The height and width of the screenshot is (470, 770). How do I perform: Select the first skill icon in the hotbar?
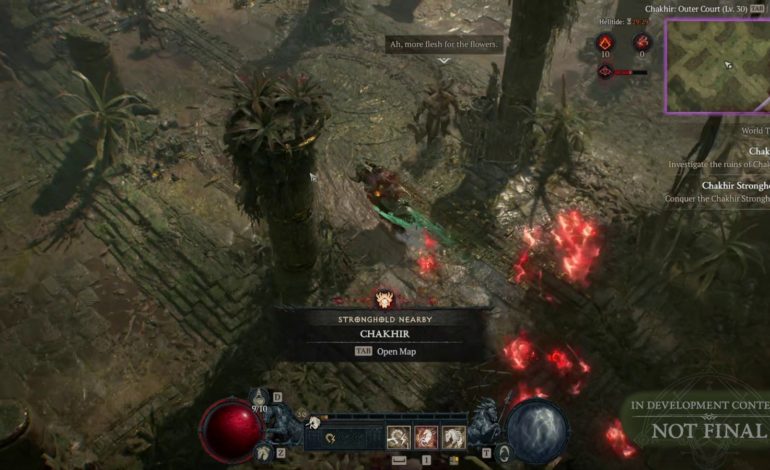pyautogui.click(x=398, y=437)
